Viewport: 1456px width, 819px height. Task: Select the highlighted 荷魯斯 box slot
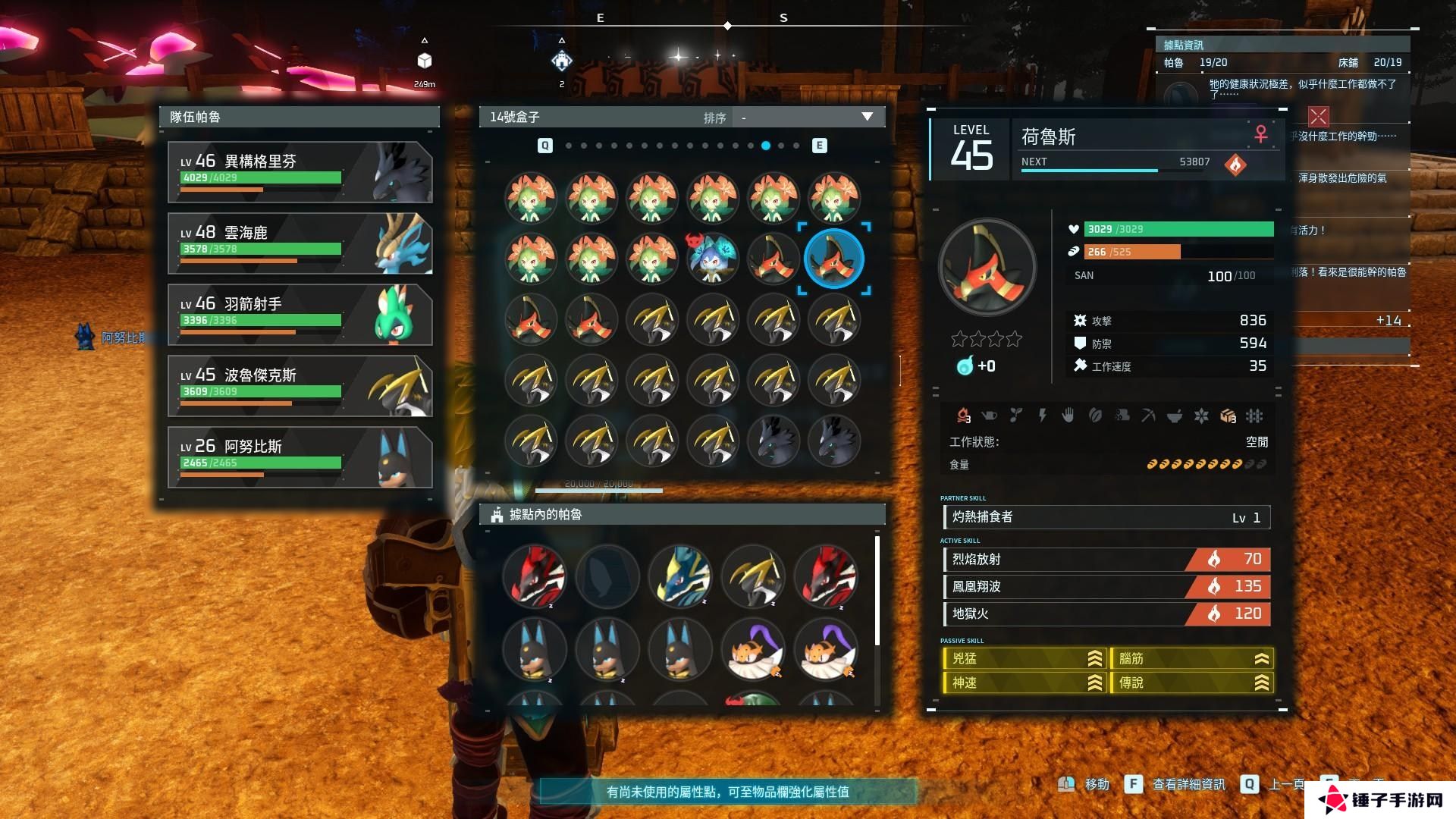tap(833, 259)
